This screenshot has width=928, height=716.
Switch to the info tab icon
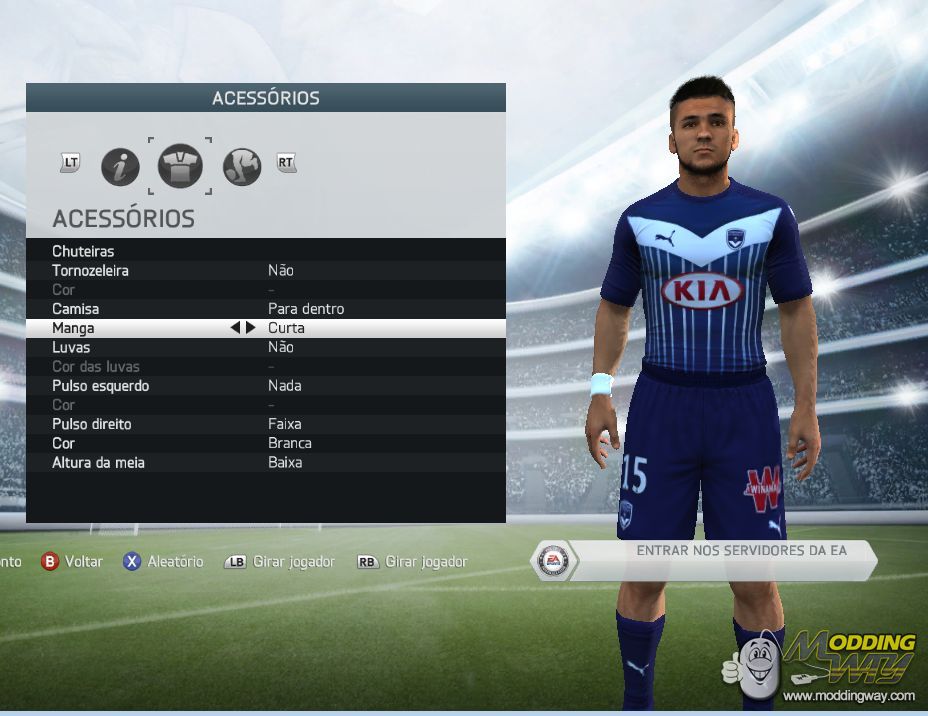(120, 166)
